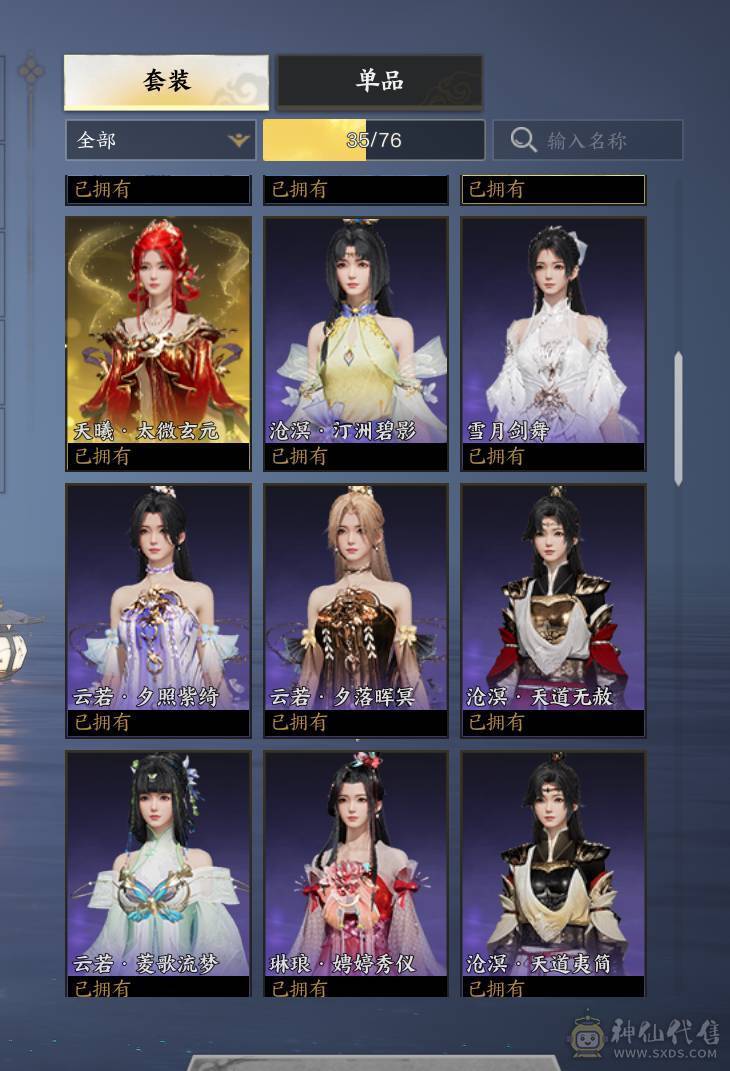Switch to the 单品 tab

[x=380, y=81]
